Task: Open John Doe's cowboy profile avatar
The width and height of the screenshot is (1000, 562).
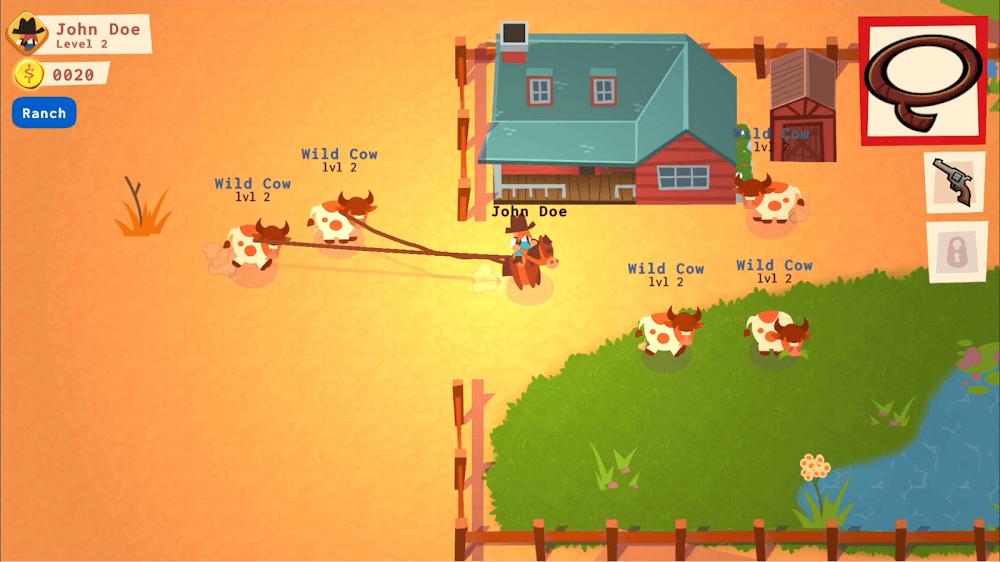Action: (27, 34)
